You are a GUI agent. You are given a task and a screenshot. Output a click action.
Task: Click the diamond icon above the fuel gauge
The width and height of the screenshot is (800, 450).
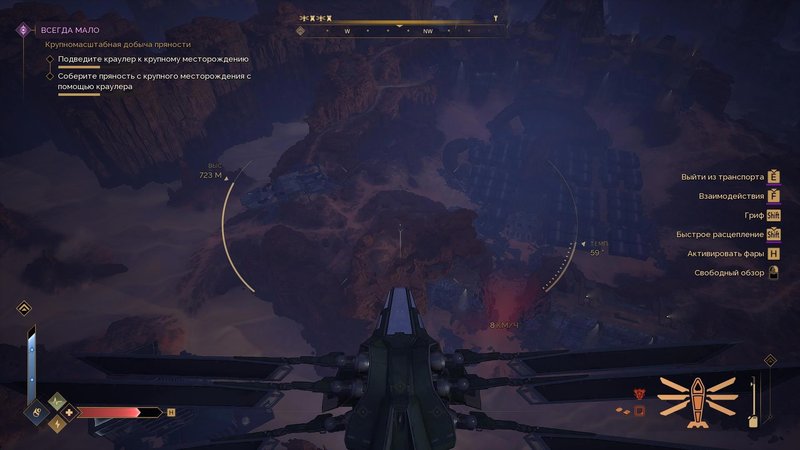point(769,360)
